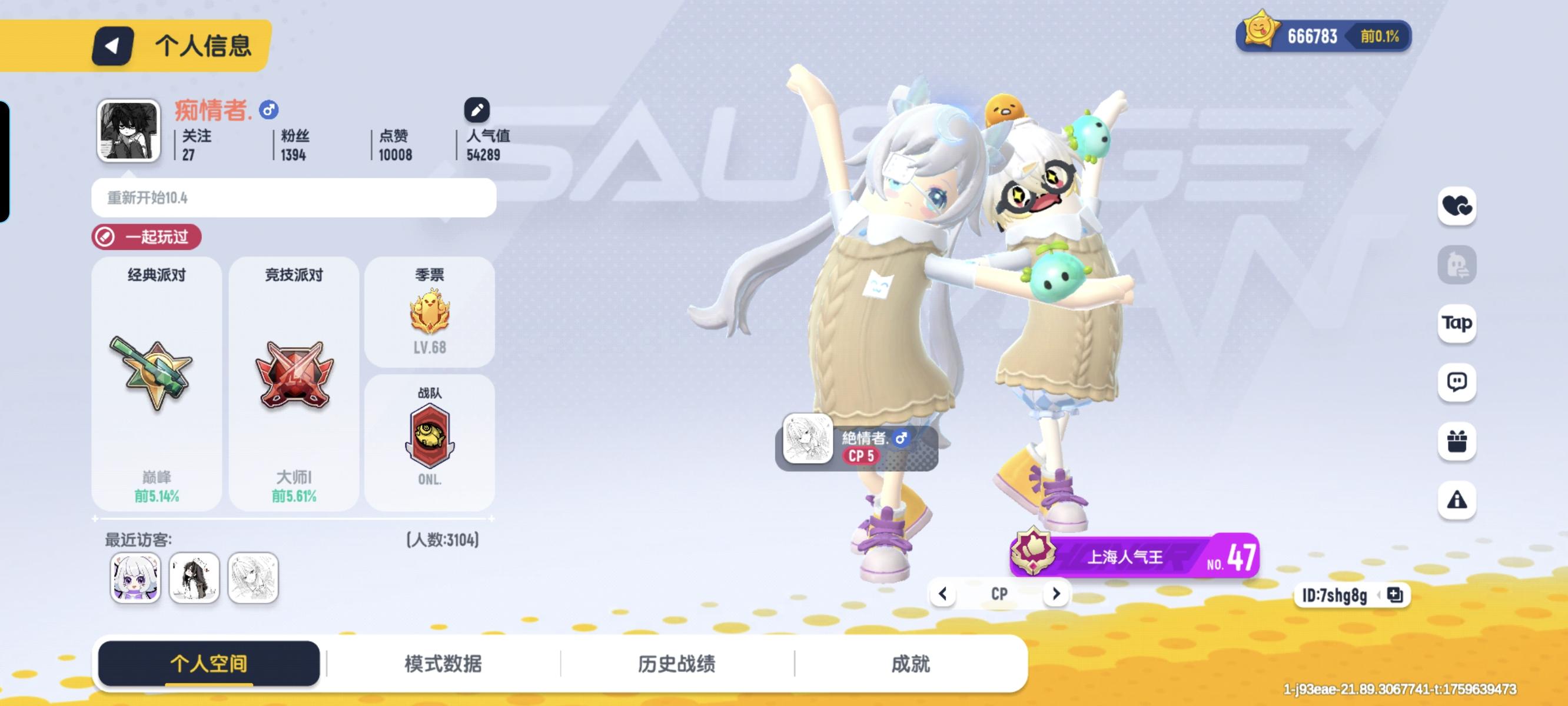This screenshot has height=706, width=1568.
Task: Click the right arrow beside CP label
Action: 1056,594
